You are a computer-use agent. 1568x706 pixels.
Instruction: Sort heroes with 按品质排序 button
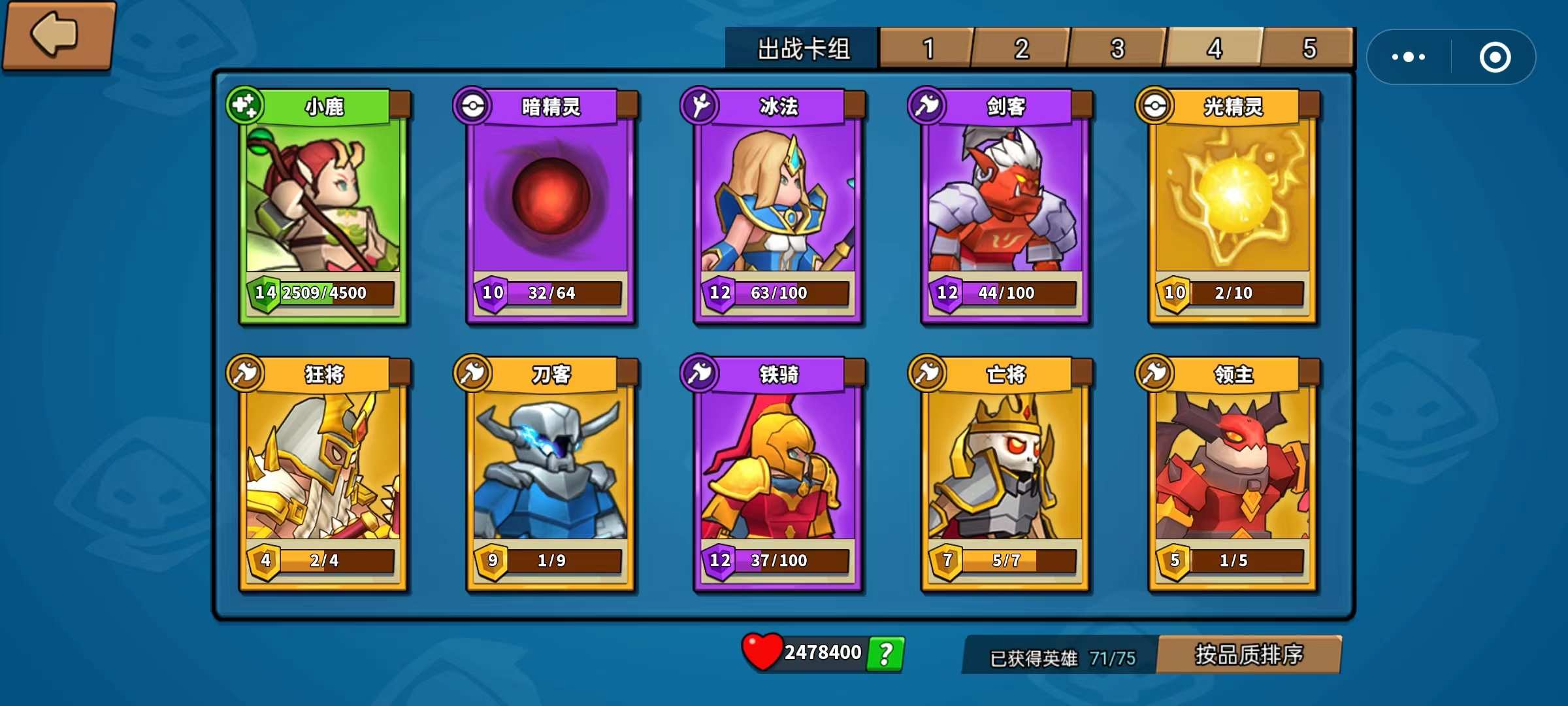(1249, 654)
